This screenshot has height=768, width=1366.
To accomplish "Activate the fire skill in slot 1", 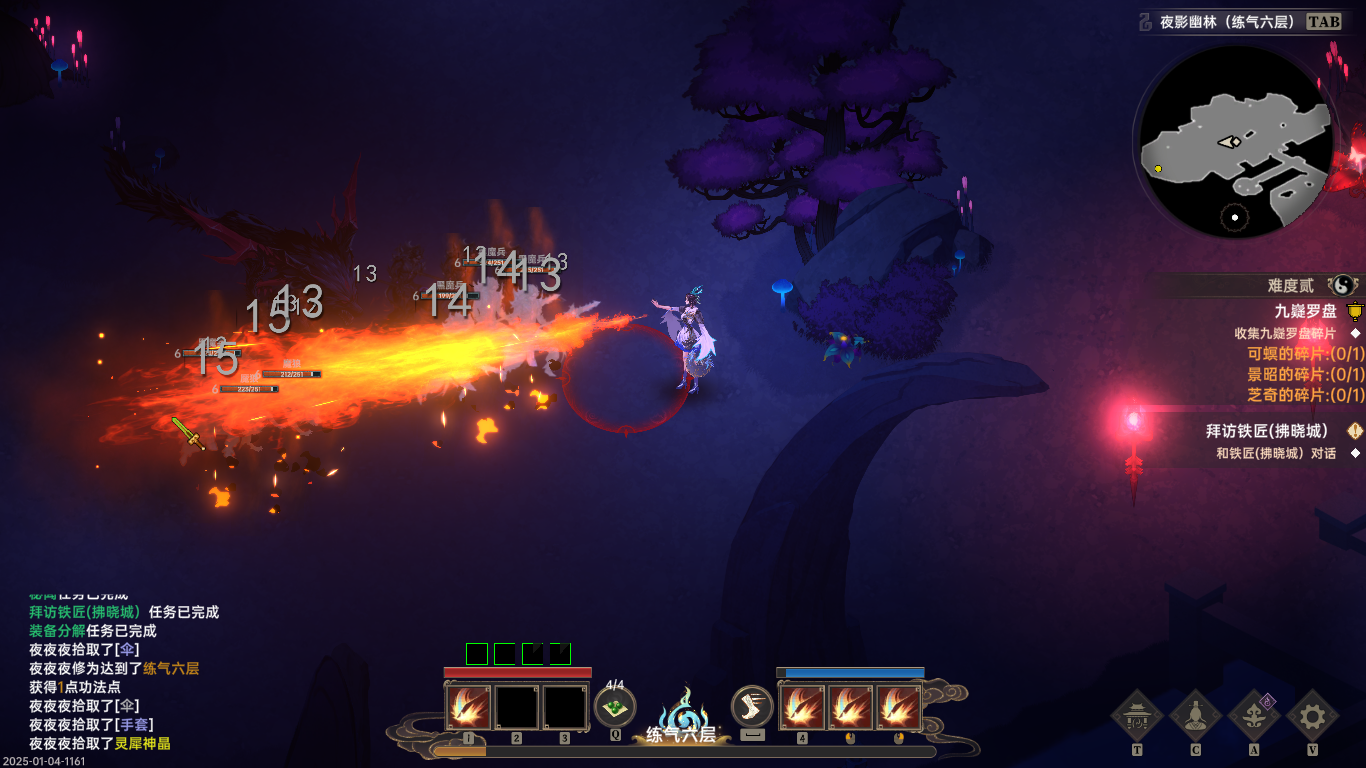I will point(468,707).
